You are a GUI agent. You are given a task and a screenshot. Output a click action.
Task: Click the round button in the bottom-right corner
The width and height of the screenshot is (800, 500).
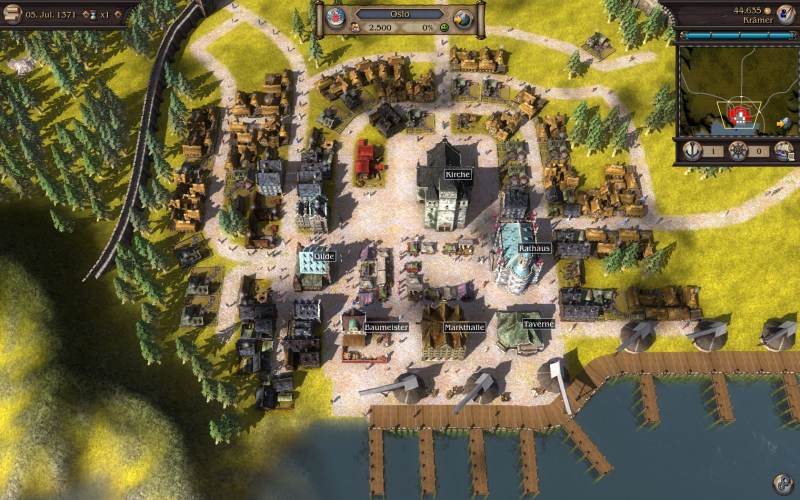coord(783,483)
